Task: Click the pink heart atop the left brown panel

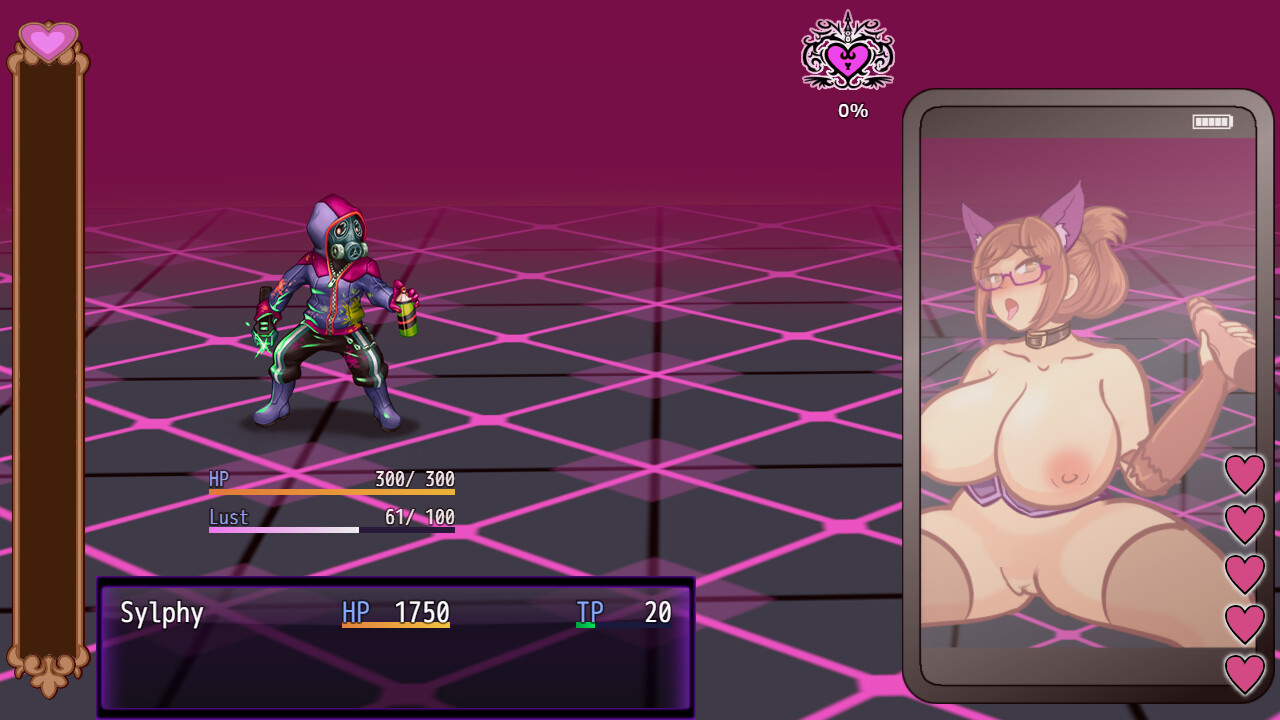Action: coord(46,42)
